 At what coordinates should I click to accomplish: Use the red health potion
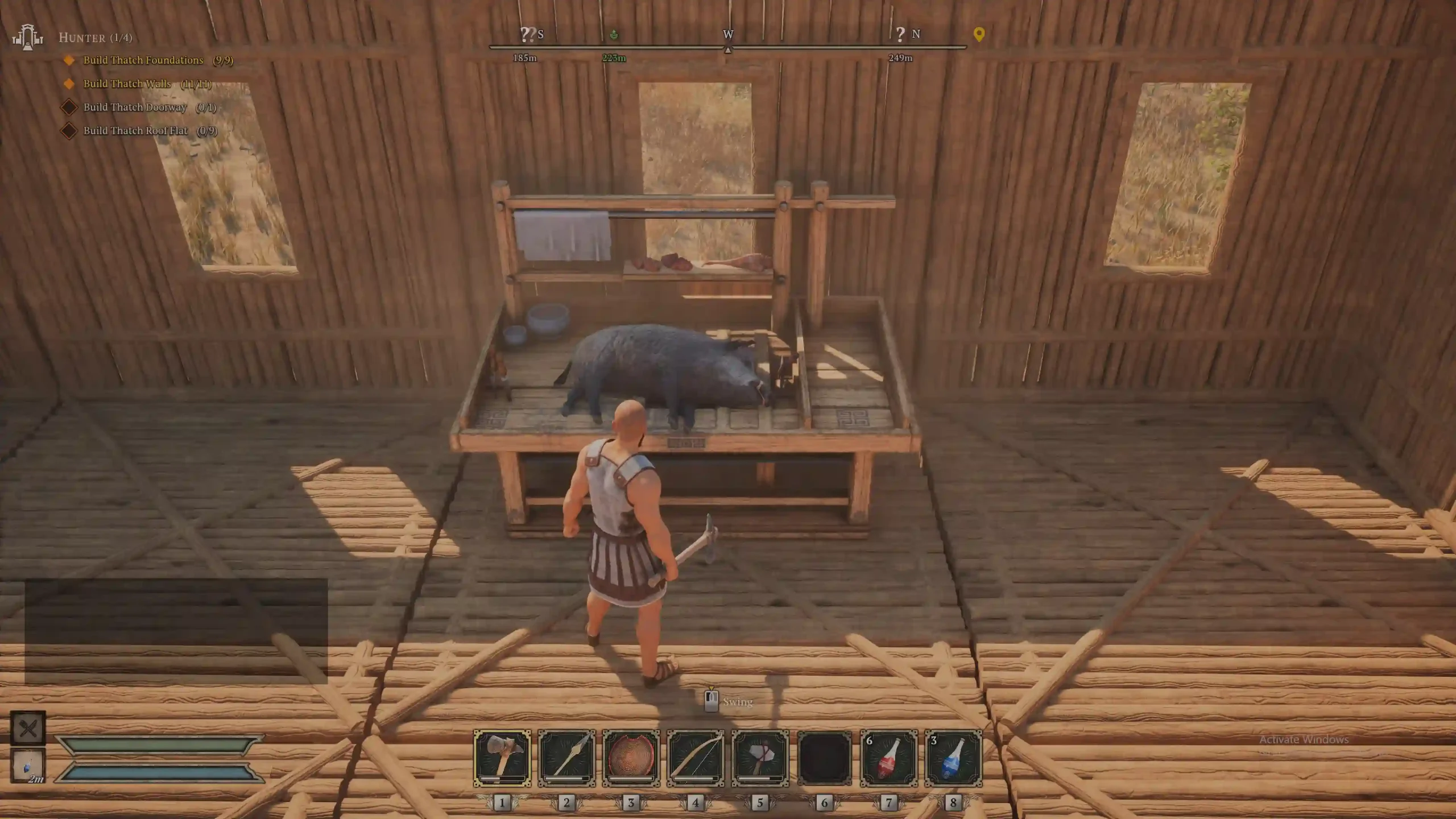(x=889, y=758)
